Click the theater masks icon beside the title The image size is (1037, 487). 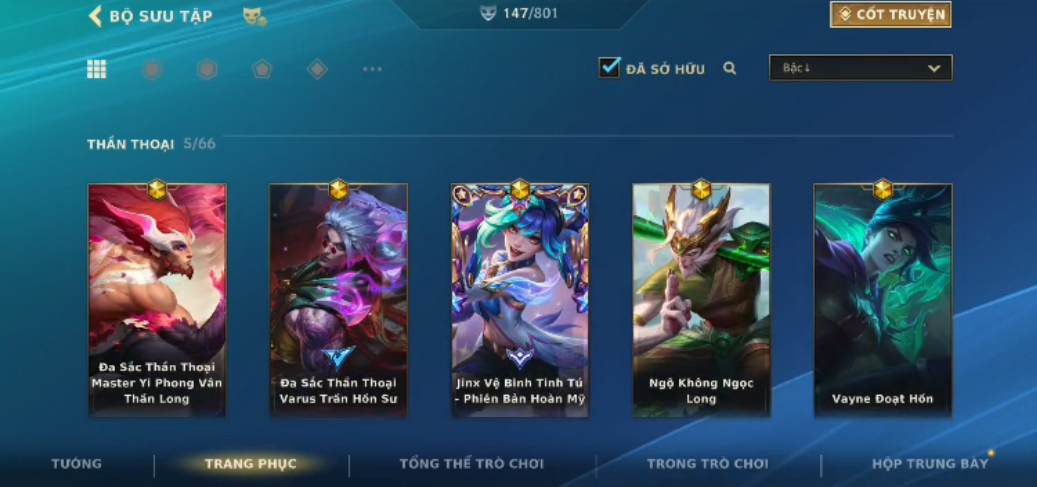pos(254,17)
